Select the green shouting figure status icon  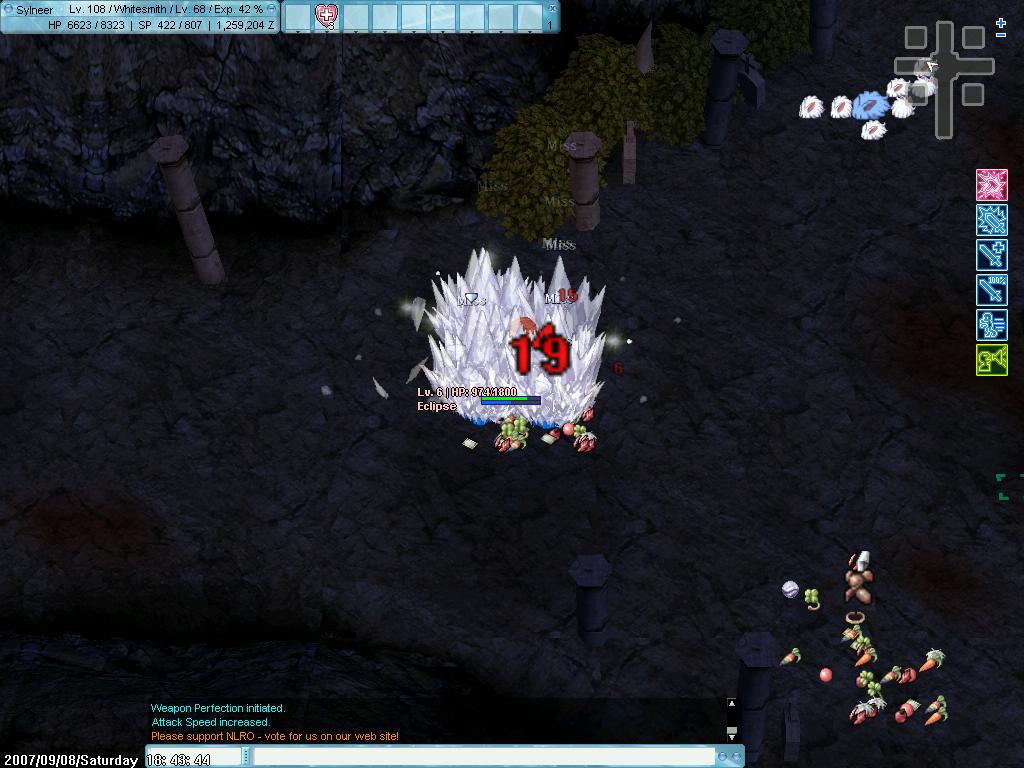point(991,360)
